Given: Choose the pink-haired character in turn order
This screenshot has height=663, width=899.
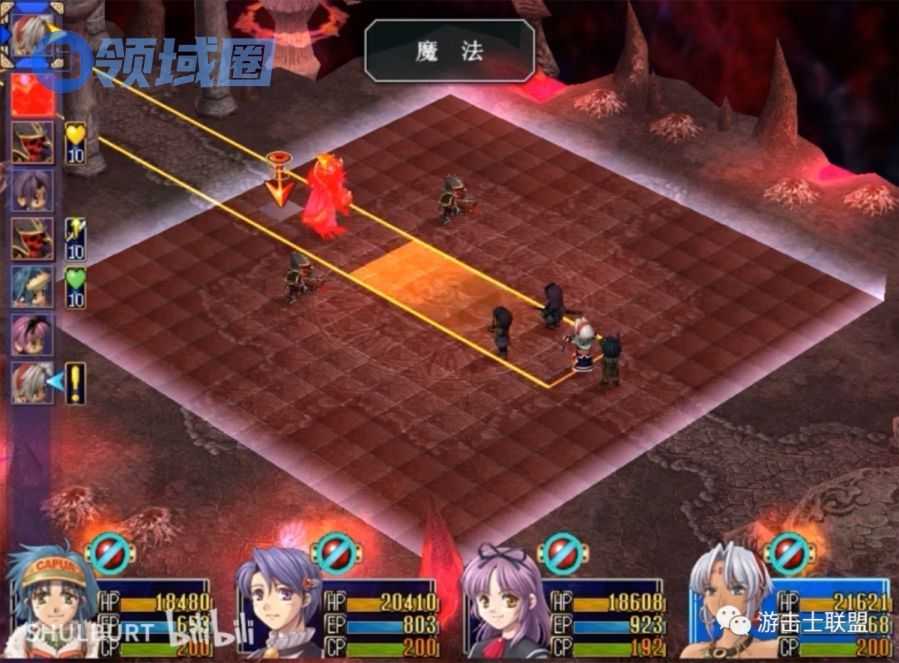Looking at the screenshot, I should (x=32, y=334).
